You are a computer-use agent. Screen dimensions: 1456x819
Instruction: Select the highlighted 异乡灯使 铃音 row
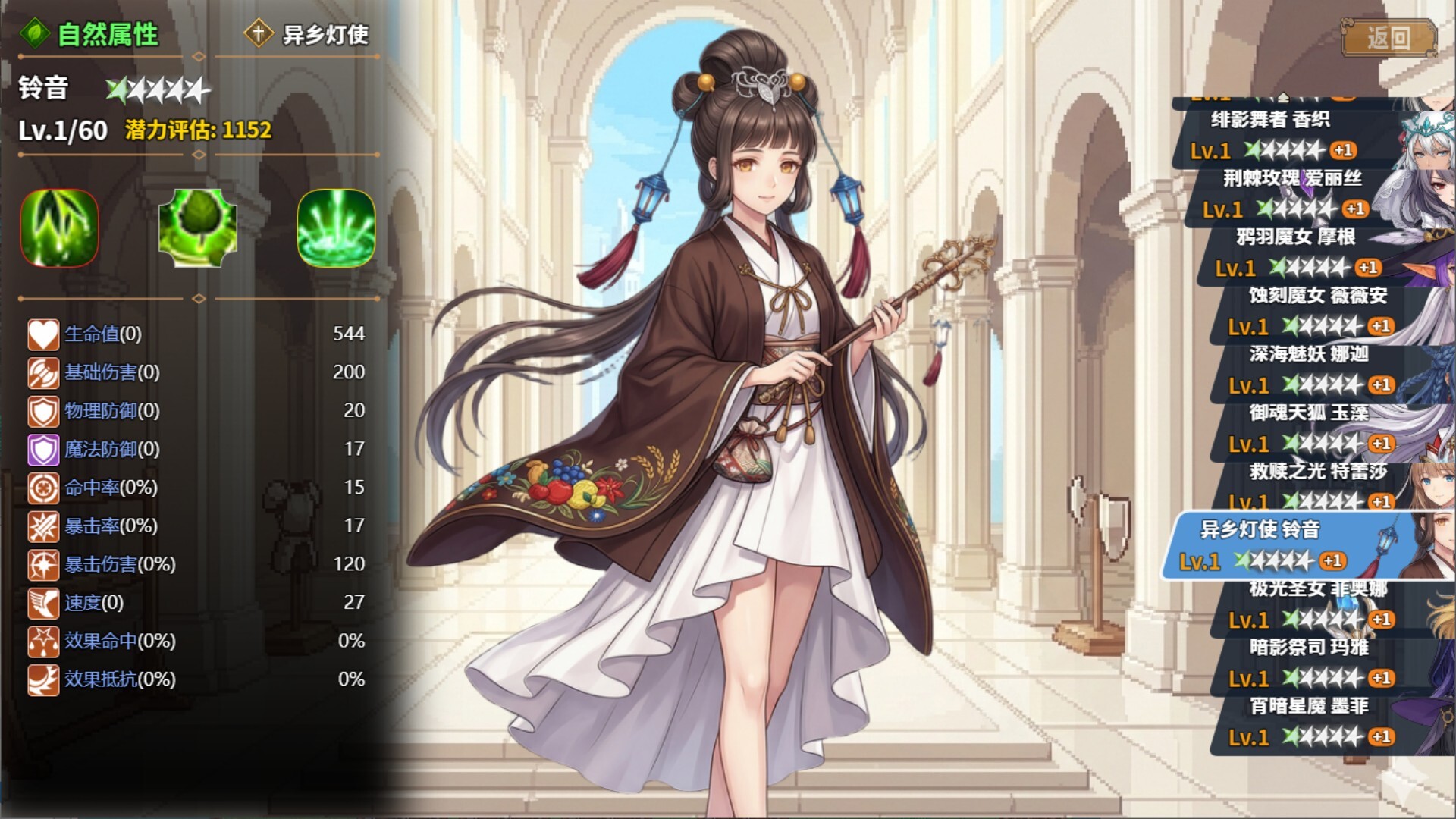click(x=1282, y=546)
